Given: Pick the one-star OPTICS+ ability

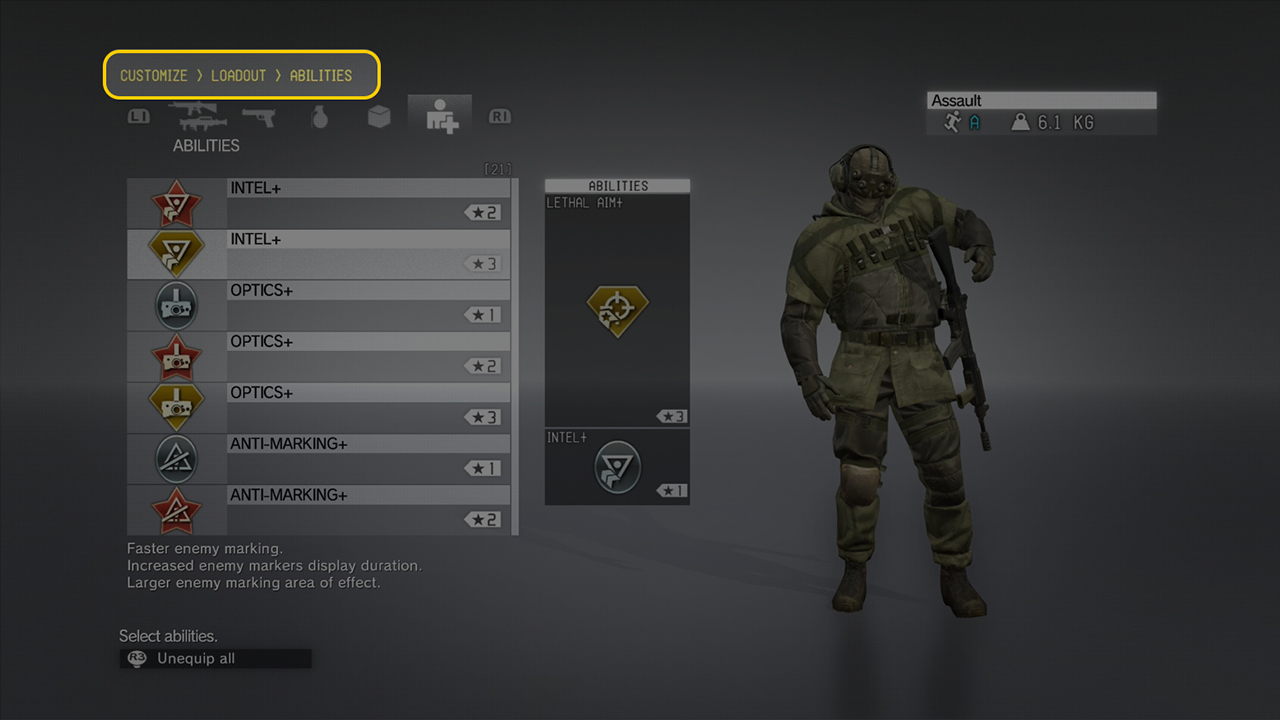Looking at the screenshot, I should pos(318,305).
